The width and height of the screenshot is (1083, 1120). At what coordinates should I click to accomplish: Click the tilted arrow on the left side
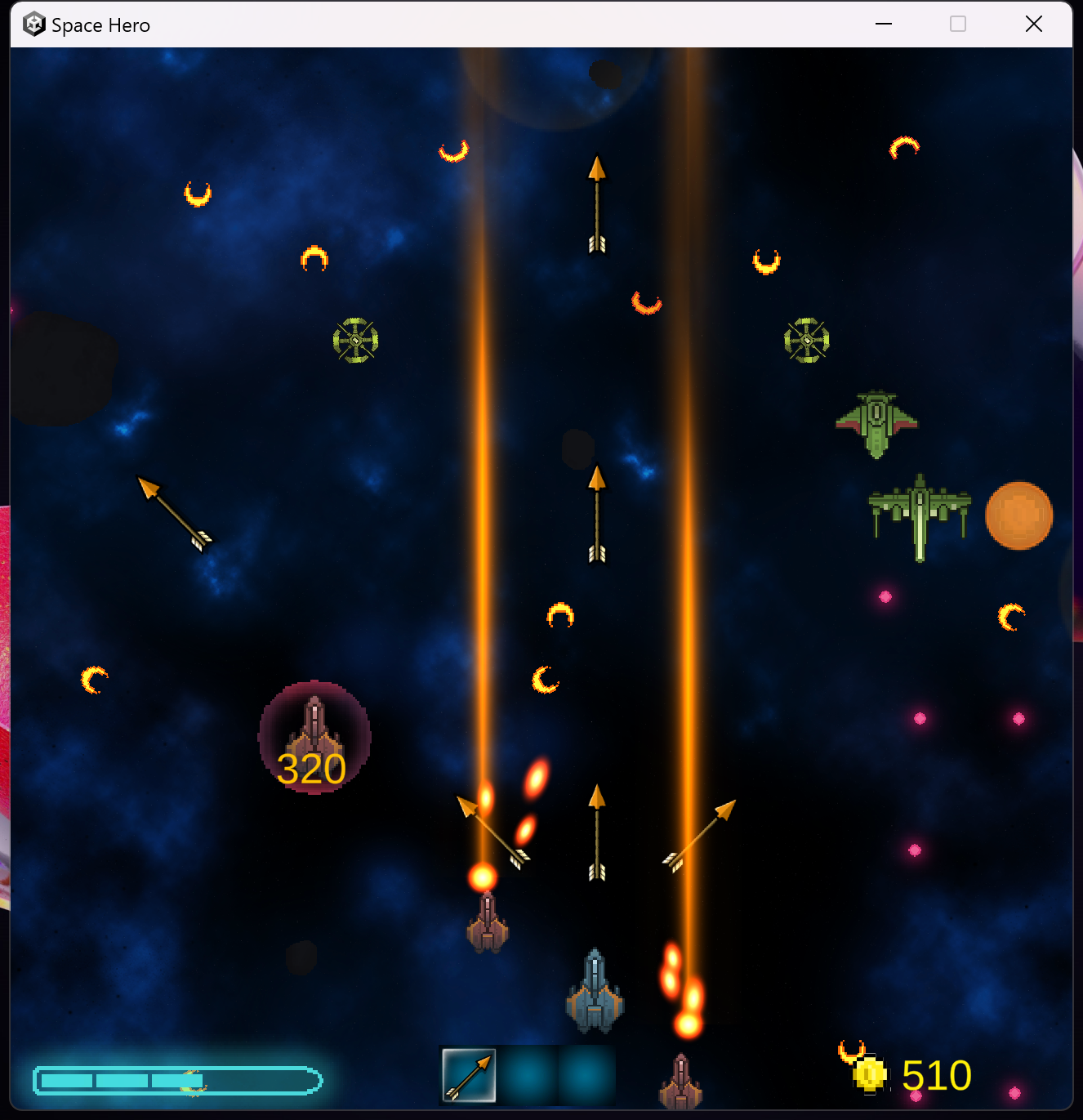pos(173,512)
